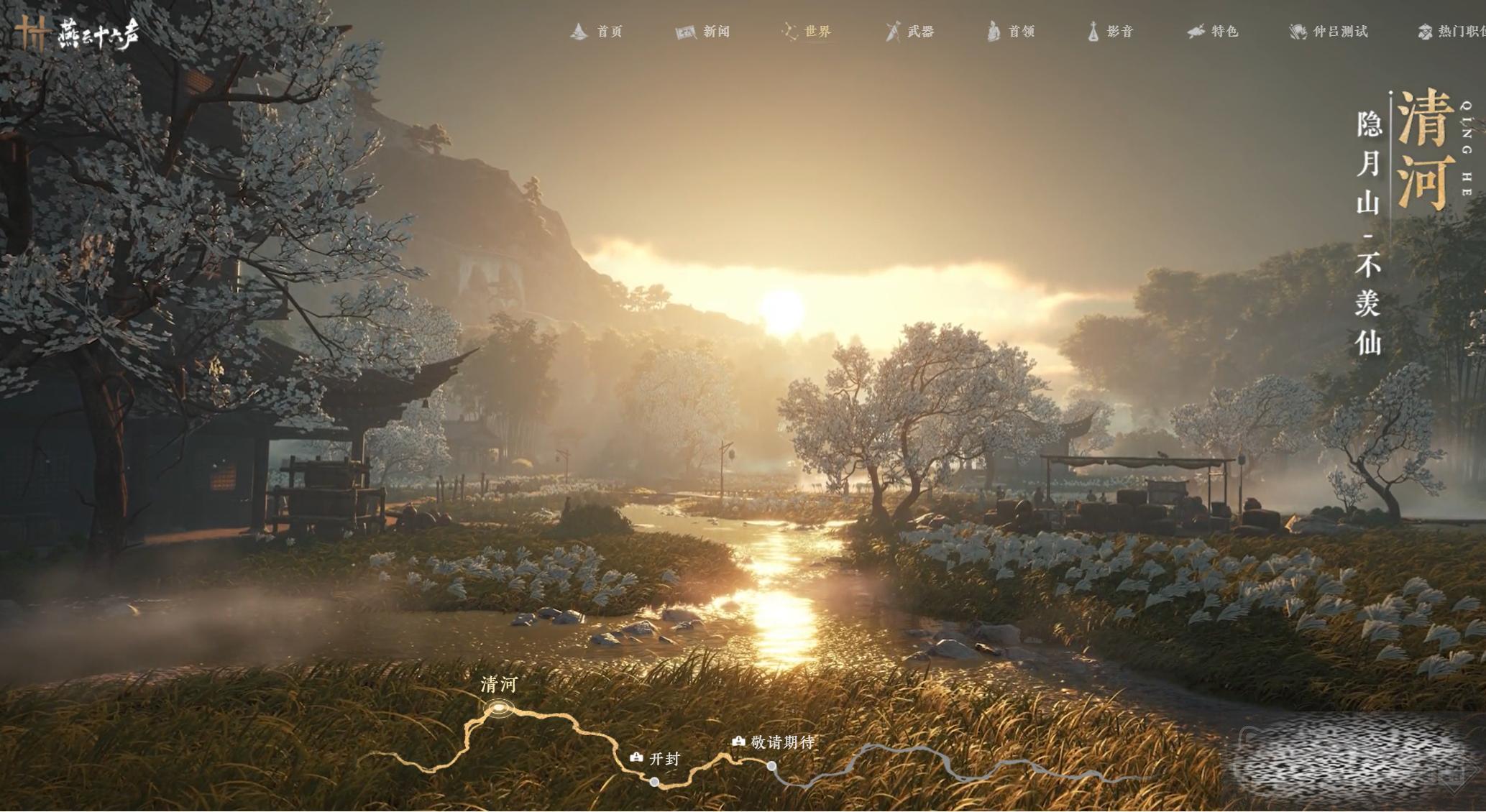The height and width of the screenshot is (812, 1486).
Task: Show the 首领 bosses page
Action: click(1011, 32)
